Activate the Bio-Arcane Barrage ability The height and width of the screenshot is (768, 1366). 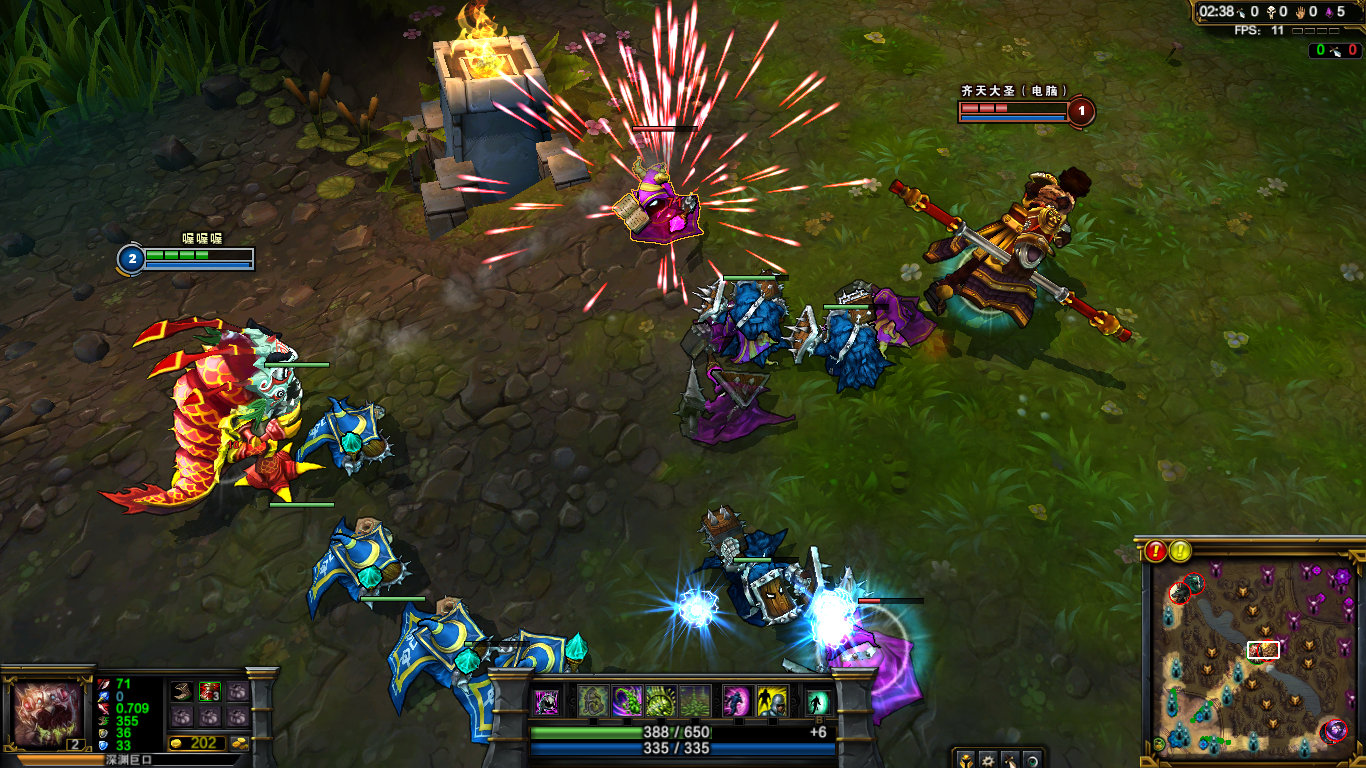627,701
